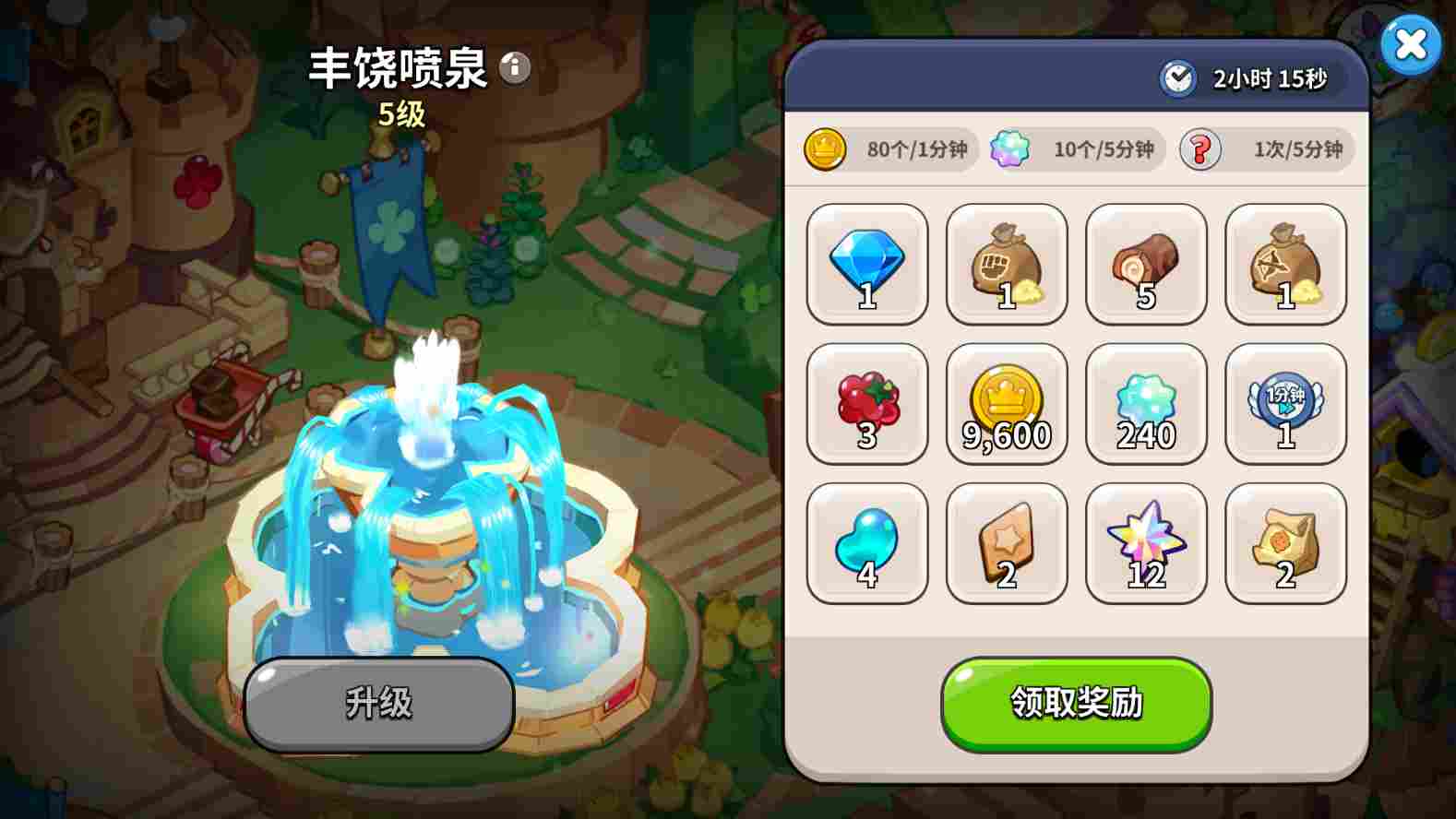Click the coin production rate 80个/1分钟 icon
The image size is (1456, 819).
[824, 149]
